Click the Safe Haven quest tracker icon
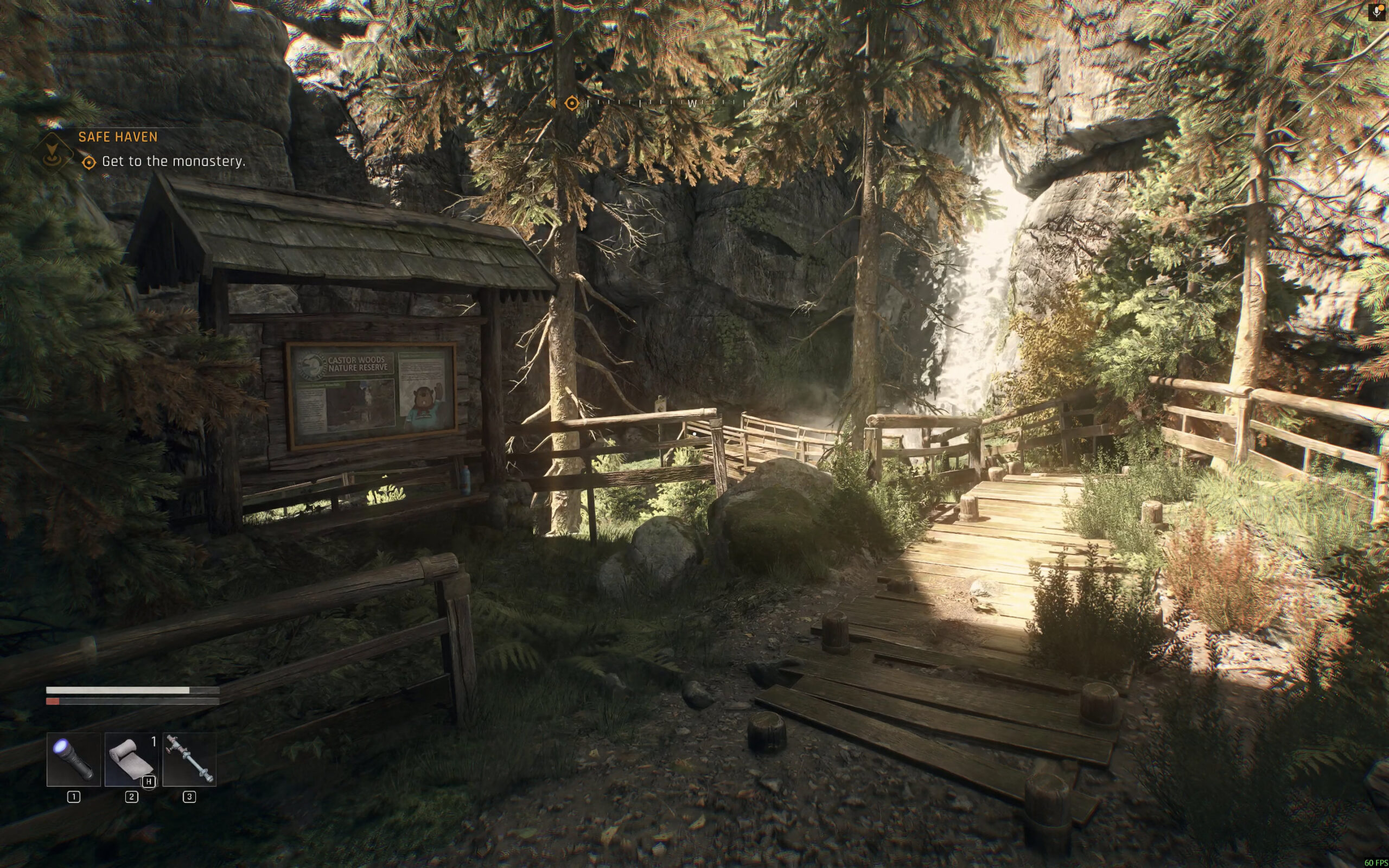The height and width of the screenshot is (868, 1389). click(52, 150)
